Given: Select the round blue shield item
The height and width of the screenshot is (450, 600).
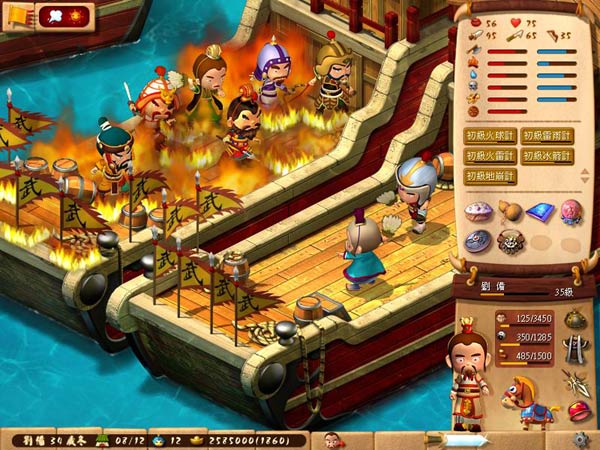Looking at the screenshot, I should pyautogui.click(x=479, y=241).
